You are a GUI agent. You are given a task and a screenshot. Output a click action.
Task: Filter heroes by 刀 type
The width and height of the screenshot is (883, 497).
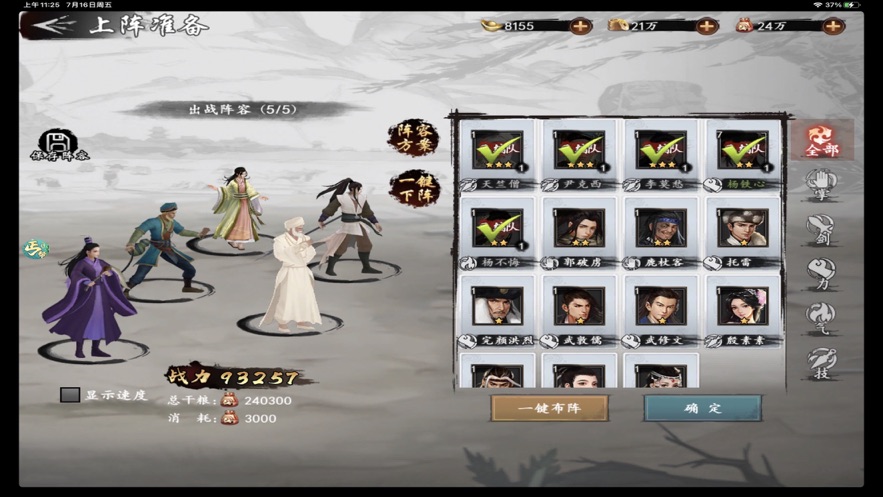[x=822, y=273]
